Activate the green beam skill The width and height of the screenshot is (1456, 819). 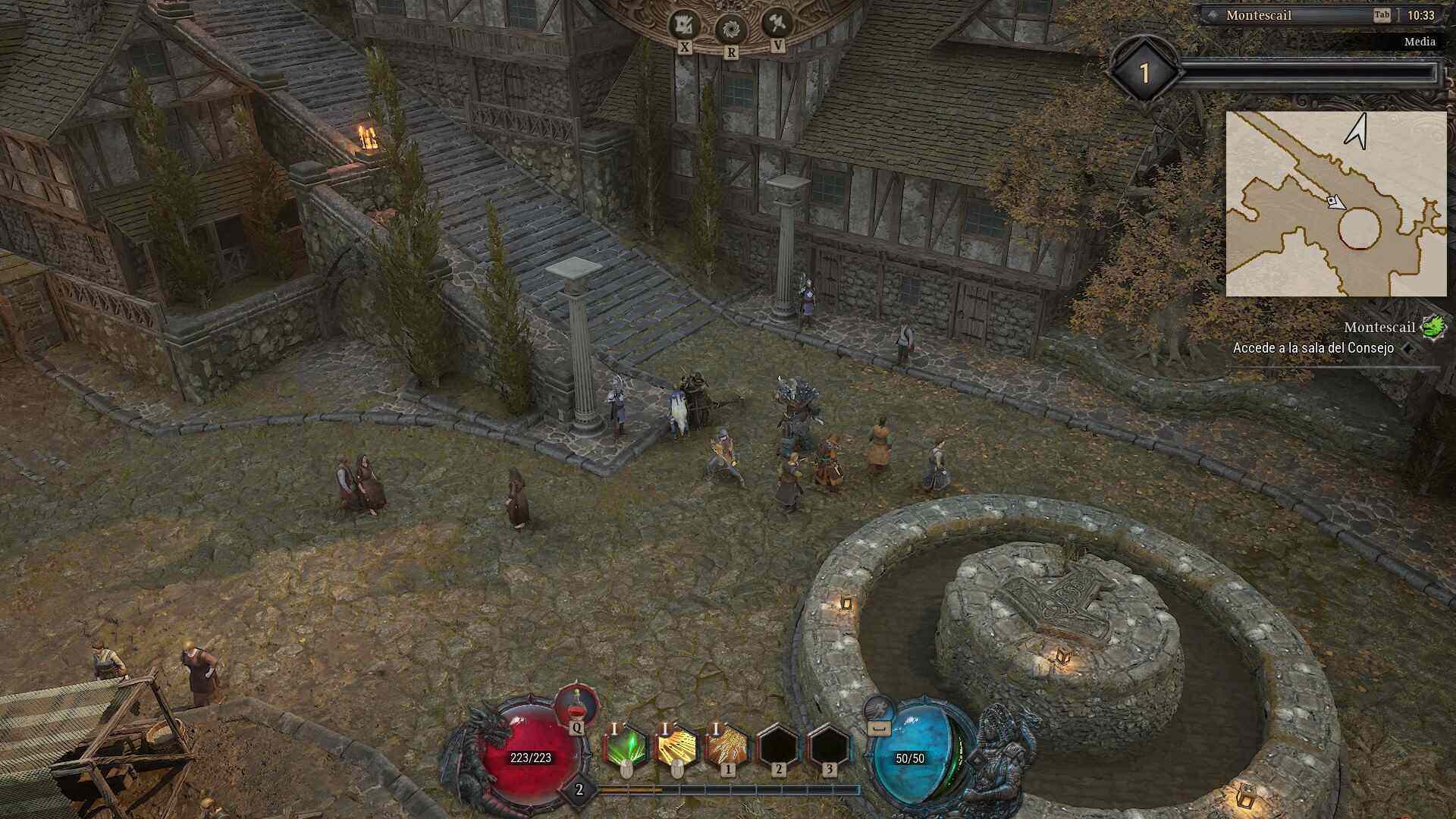coord(626,747)
